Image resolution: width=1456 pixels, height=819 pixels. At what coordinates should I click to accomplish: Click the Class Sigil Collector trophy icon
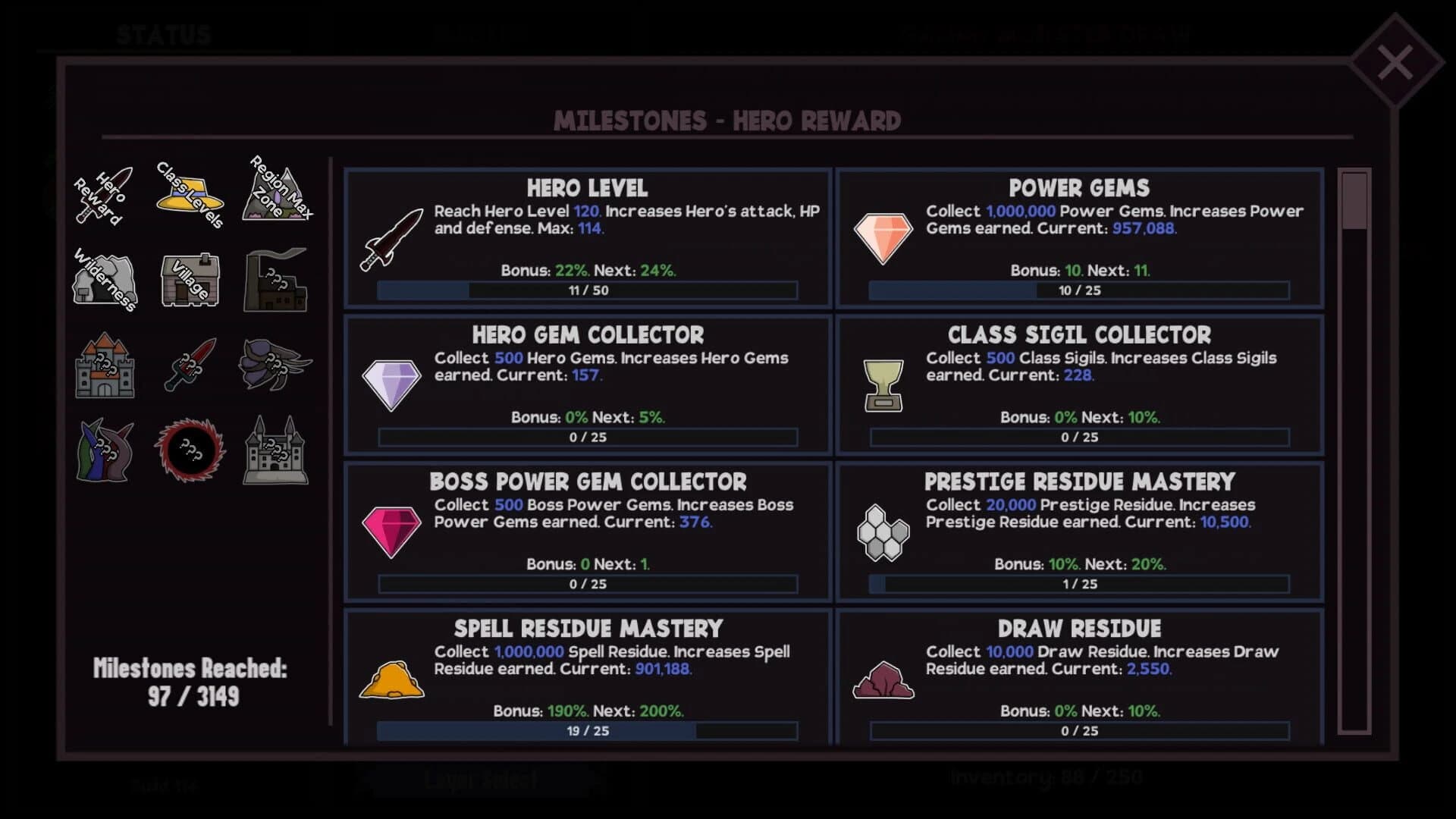pos(884,383)
